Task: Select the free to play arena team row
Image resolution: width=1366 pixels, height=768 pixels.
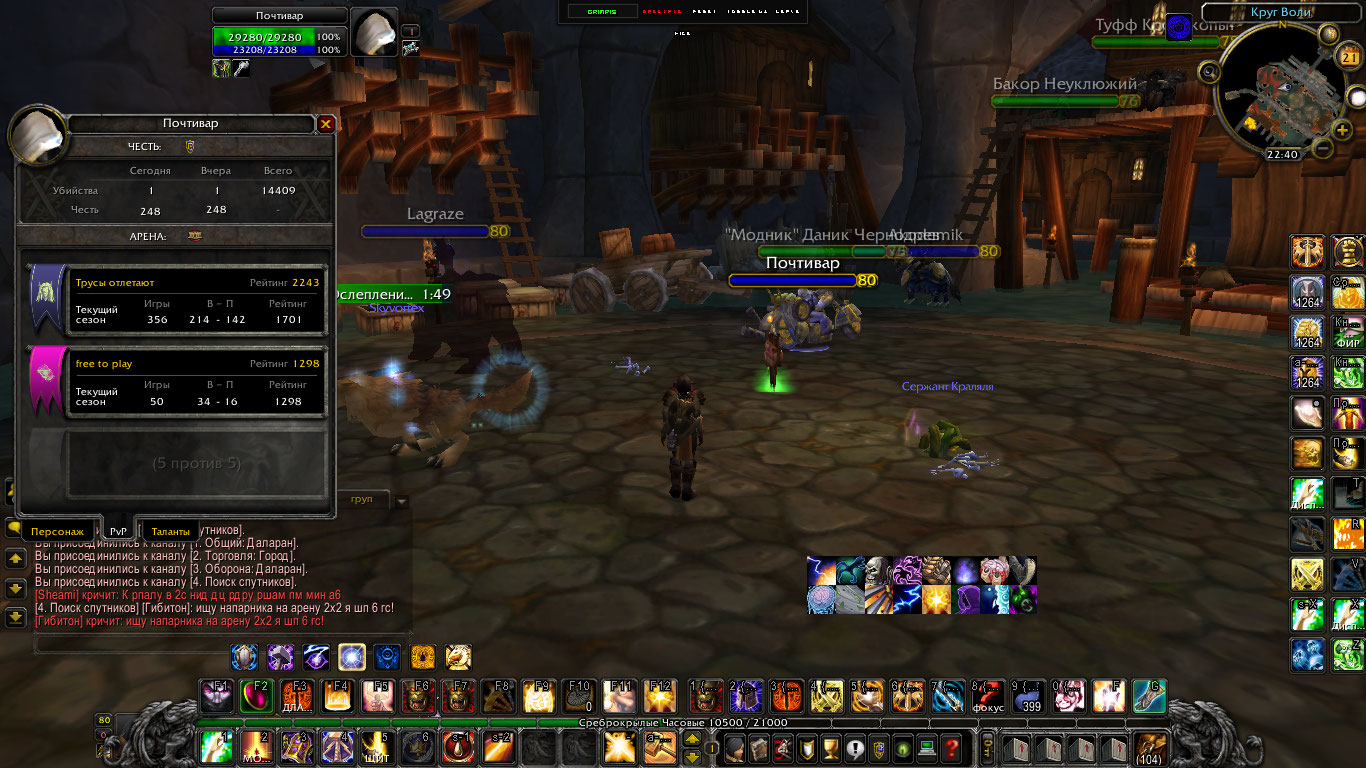Action: (177, 381)
